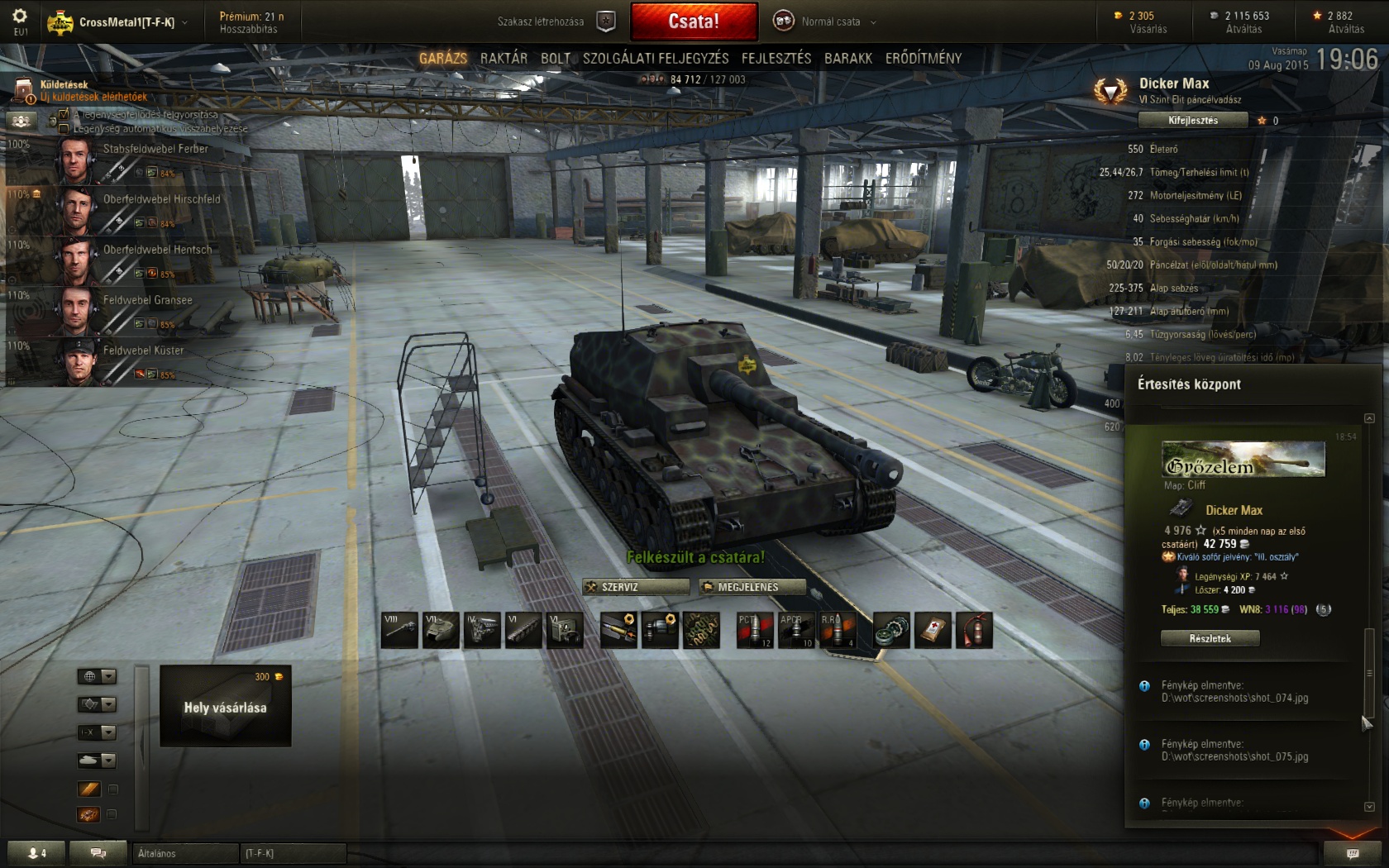Open the settings gear menu

20,17
